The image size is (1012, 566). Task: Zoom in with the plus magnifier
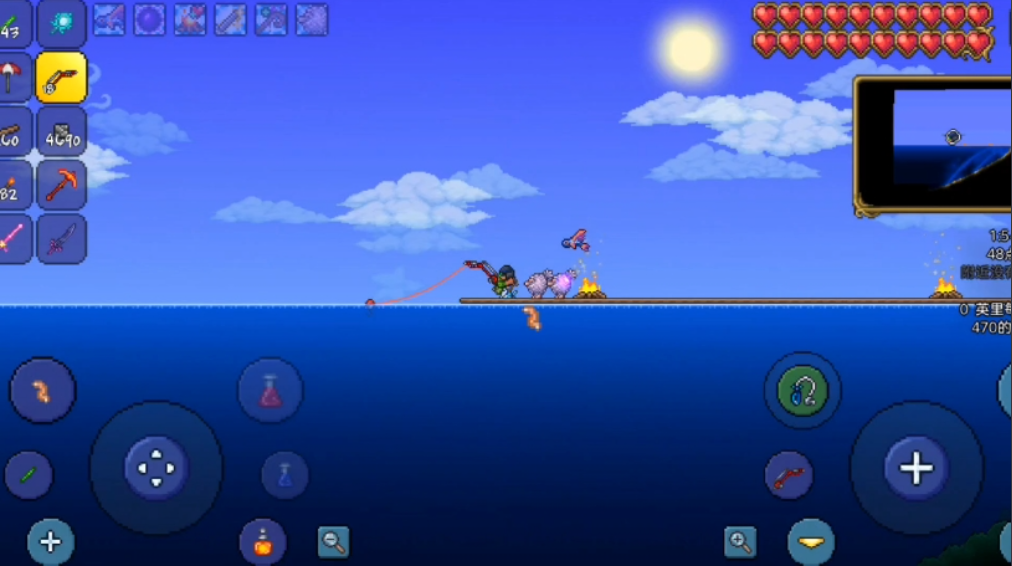coord(740,542)
